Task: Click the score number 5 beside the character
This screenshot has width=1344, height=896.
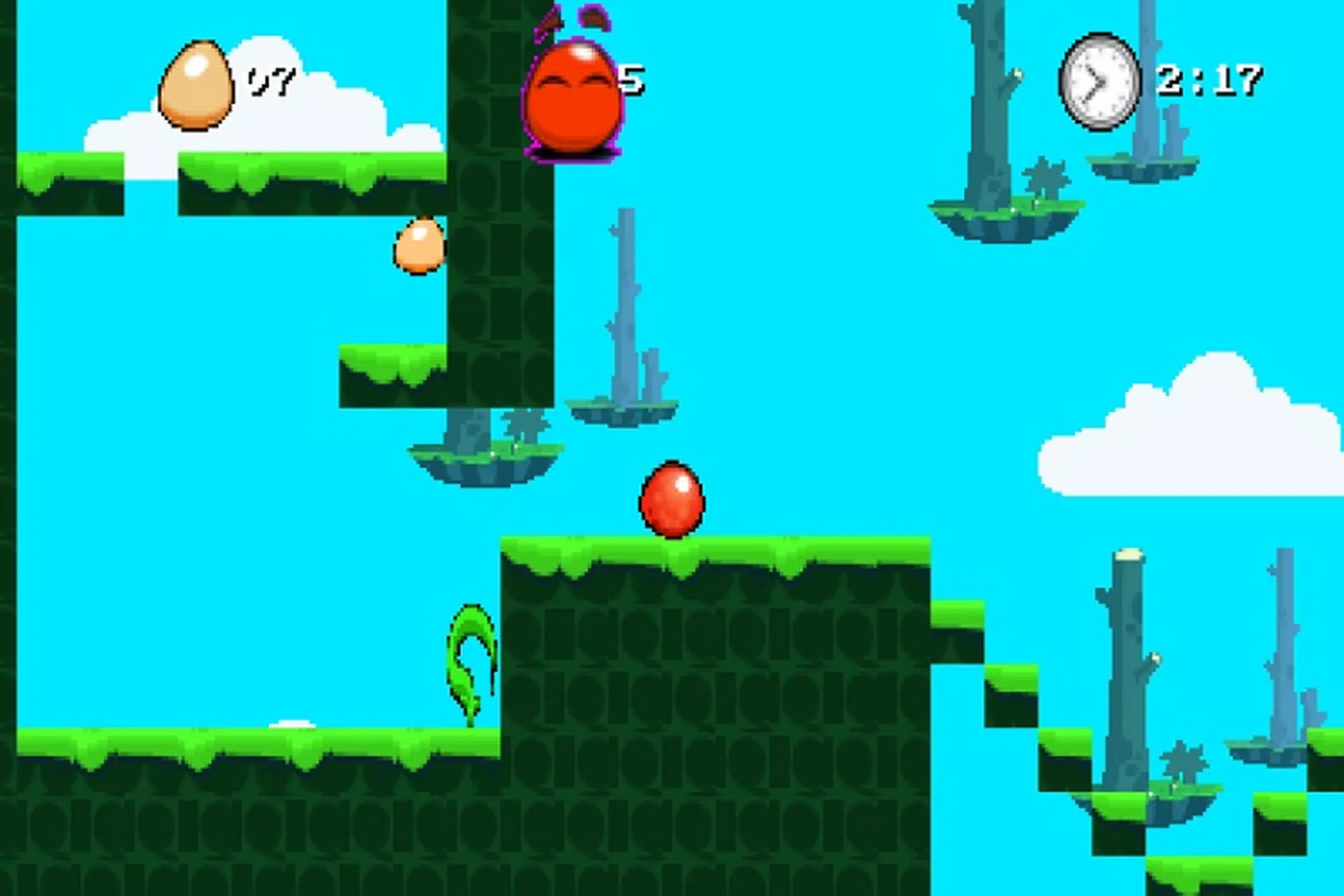Action: tap(633, 80)
